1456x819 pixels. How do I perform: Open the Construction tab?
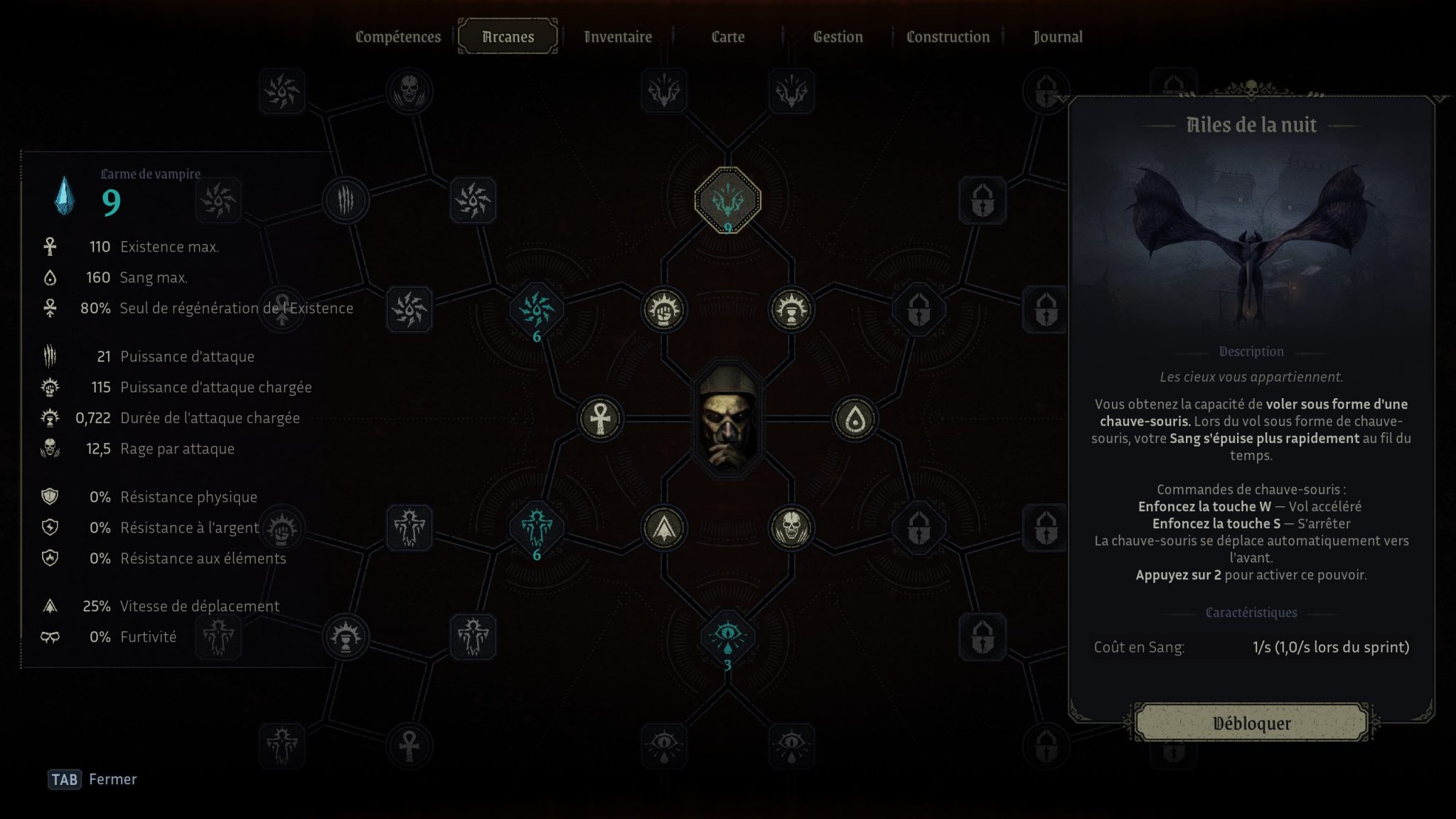[x=948, y=37]
